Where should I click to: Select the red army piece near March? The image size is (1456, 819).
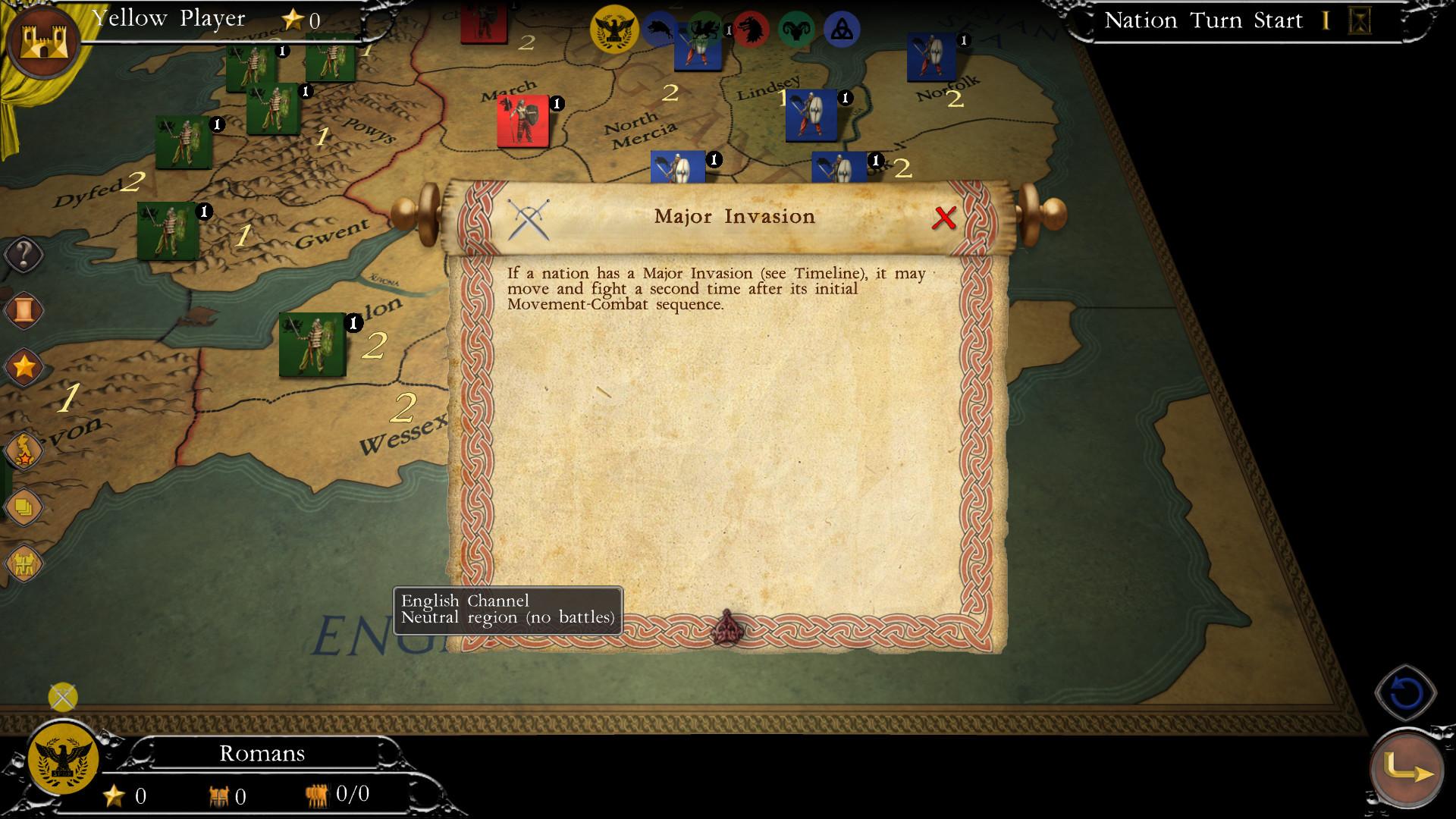point(523,119)
